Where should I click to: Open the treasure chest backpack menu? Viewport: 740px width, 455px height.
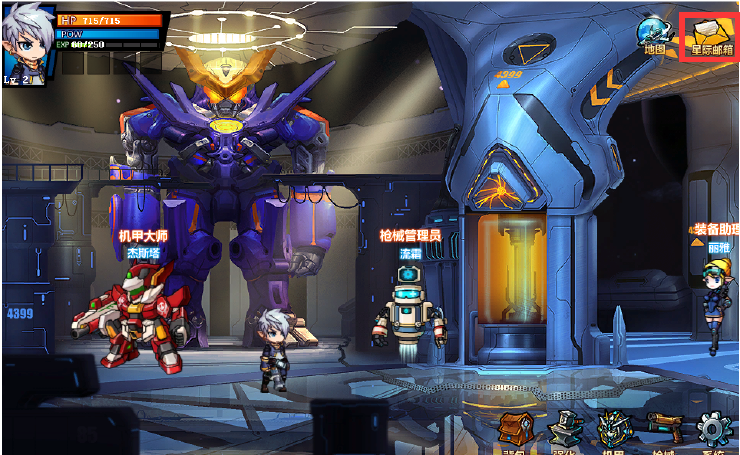pos(516,430)
